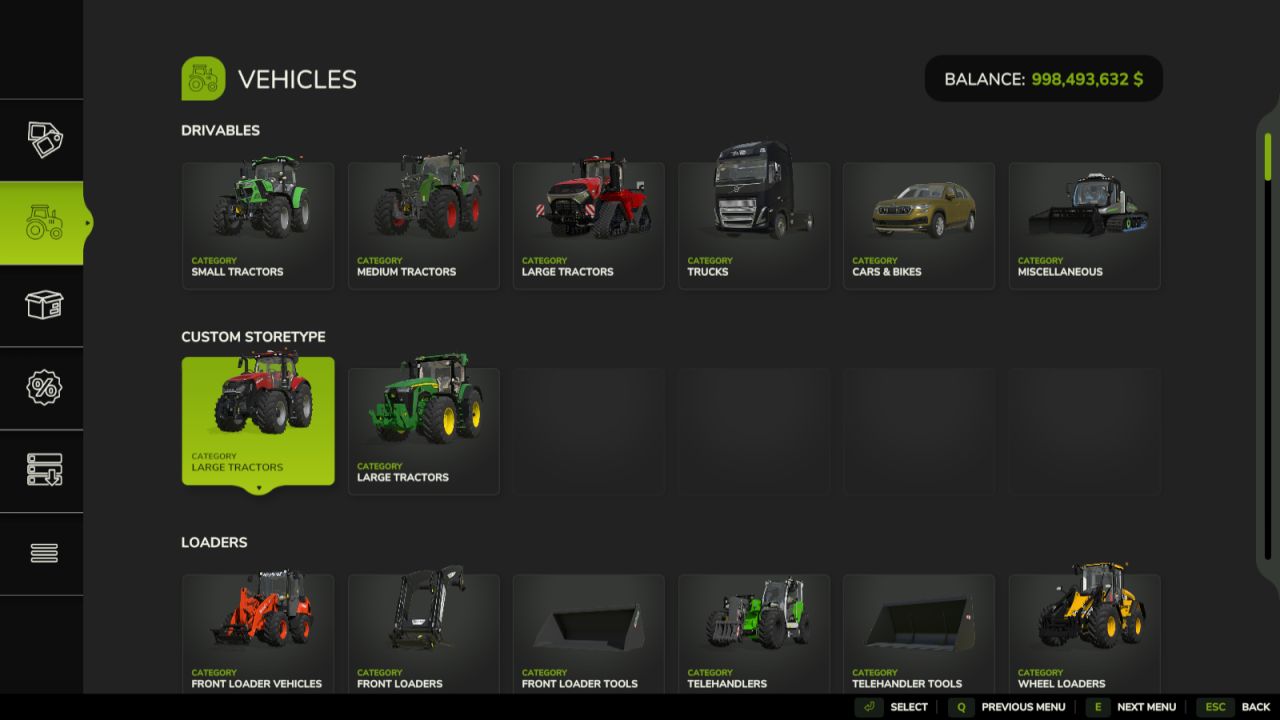Choose the Front Loaders category
The image size is (1280, 720).
[423, 634]
